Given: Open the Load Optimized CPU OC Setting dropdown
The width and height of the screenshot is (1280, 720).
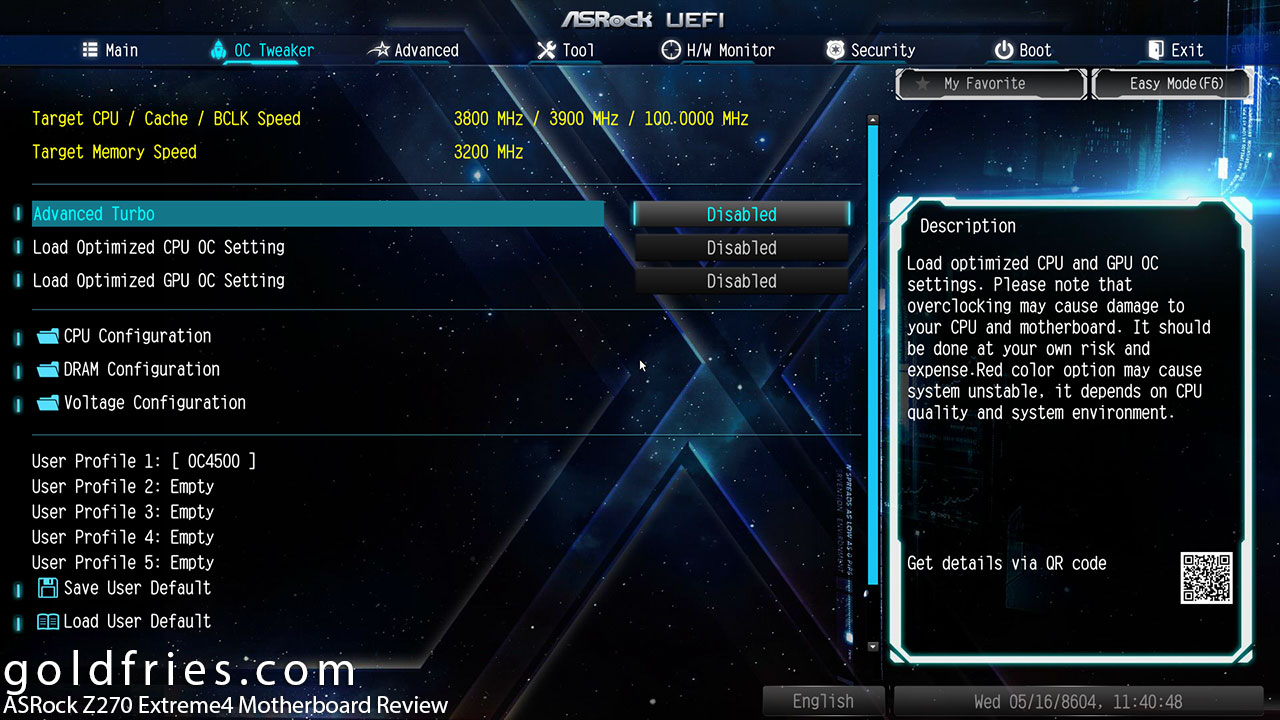Looking at the screenshot, I should pos(741,248).
